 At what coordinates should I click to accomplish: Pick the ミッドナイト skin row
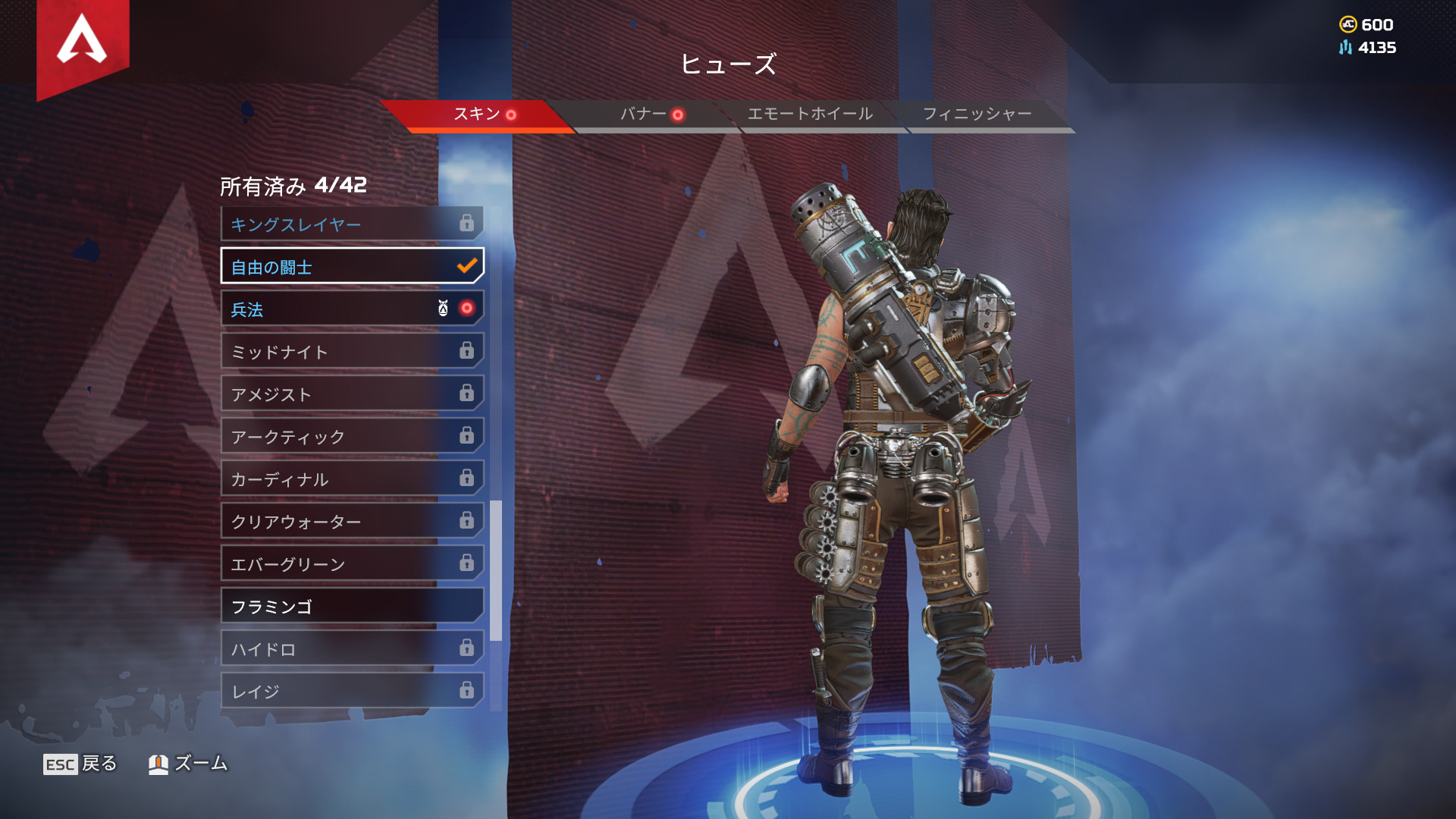pos(351,352)
